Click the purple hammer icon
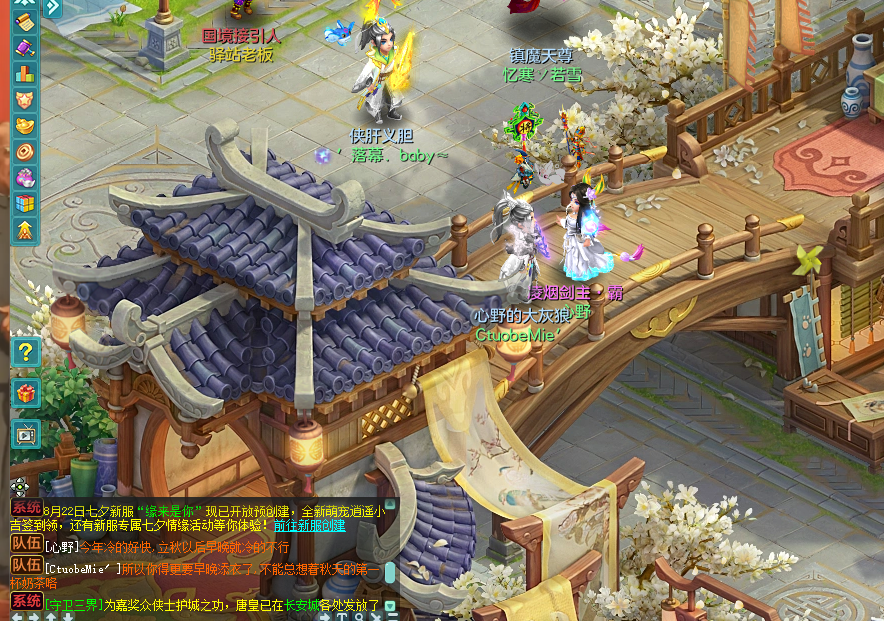The image size is (884, 621). [x=24, y=47]
